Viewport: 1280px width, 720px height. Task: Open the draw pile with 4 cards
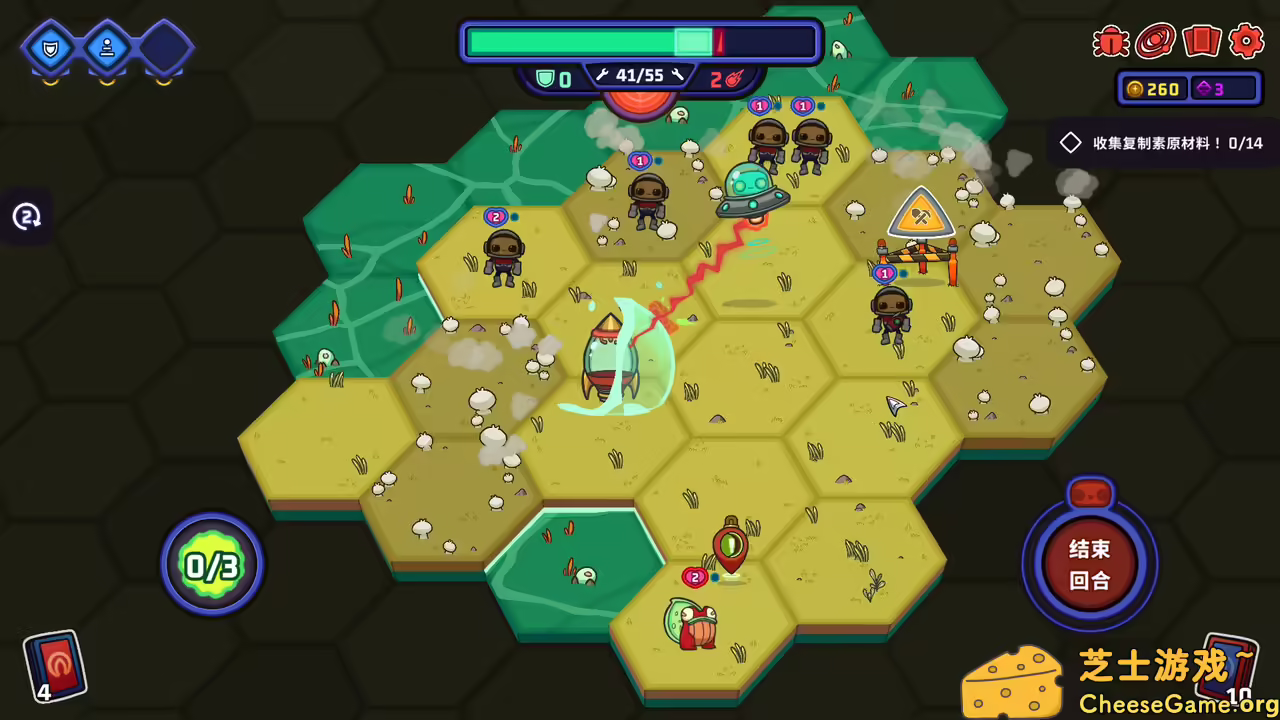54,664
